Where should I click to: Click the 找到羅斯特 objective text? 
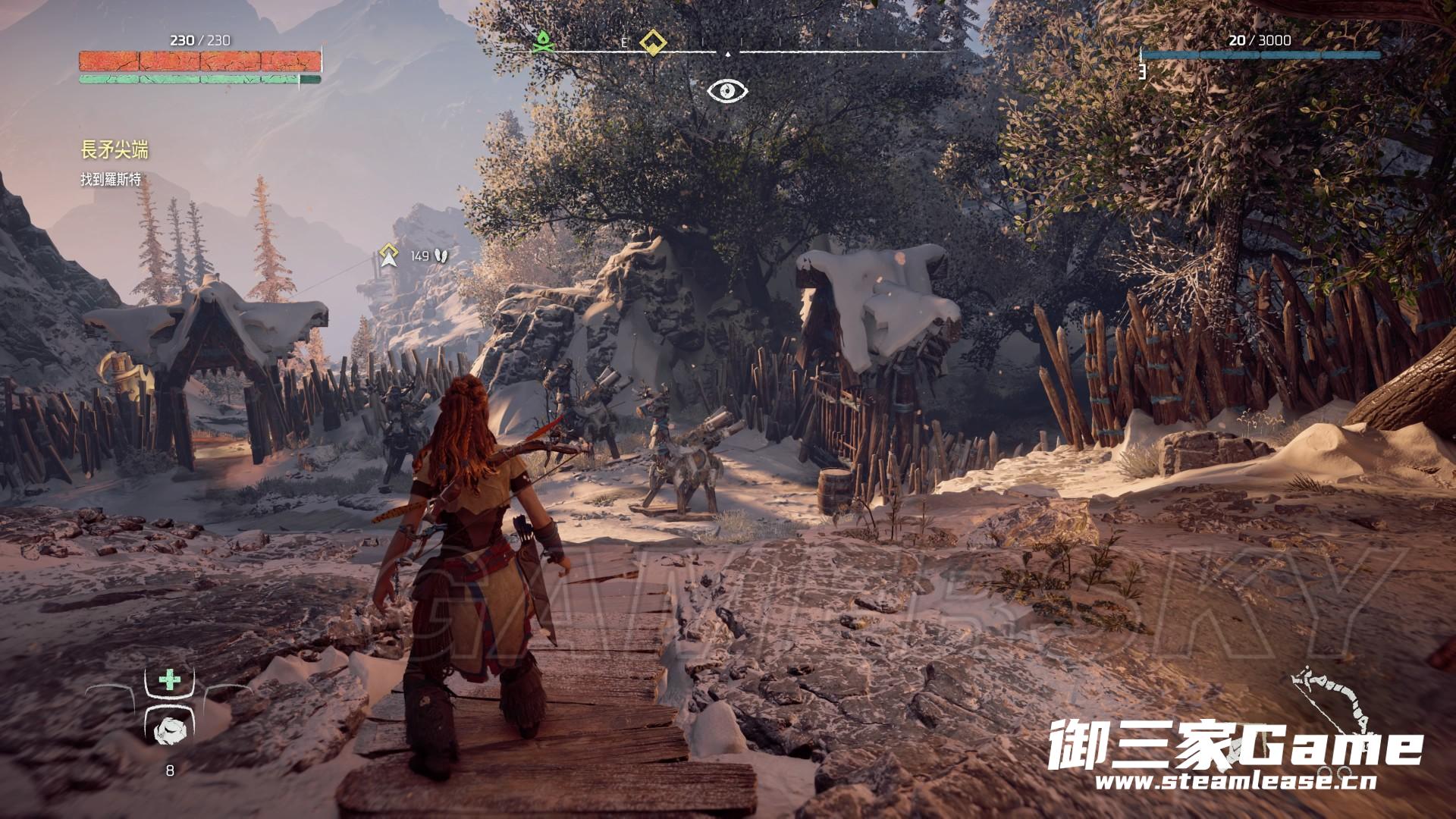[111, 180]
